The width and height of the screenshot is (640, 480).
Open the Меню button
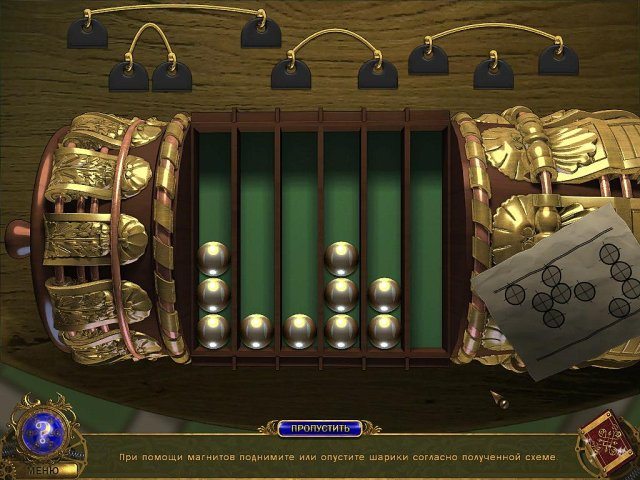pos(42,469)
